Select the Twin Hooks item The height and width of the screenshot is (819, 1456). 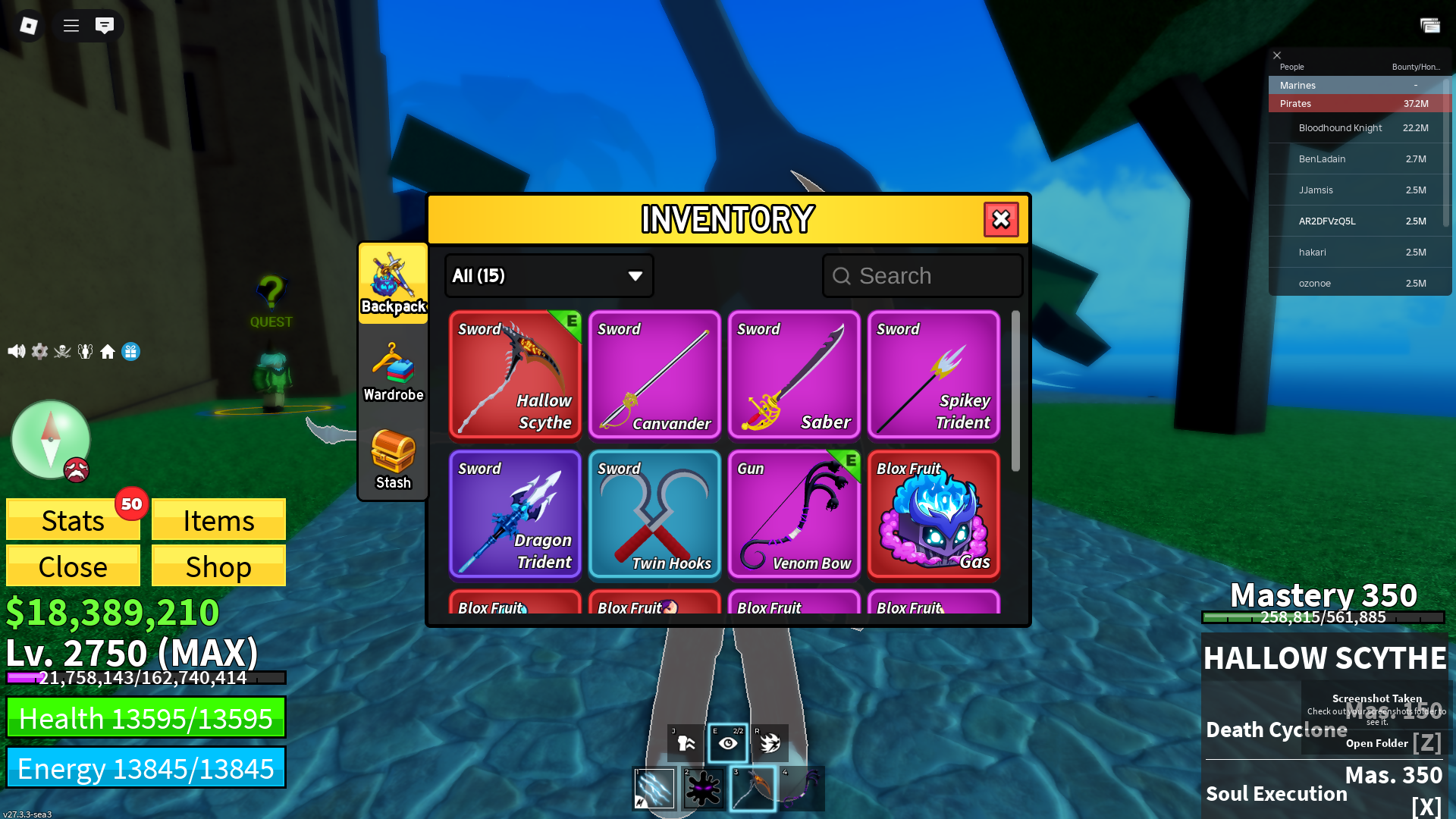click(x=654, y=514)
